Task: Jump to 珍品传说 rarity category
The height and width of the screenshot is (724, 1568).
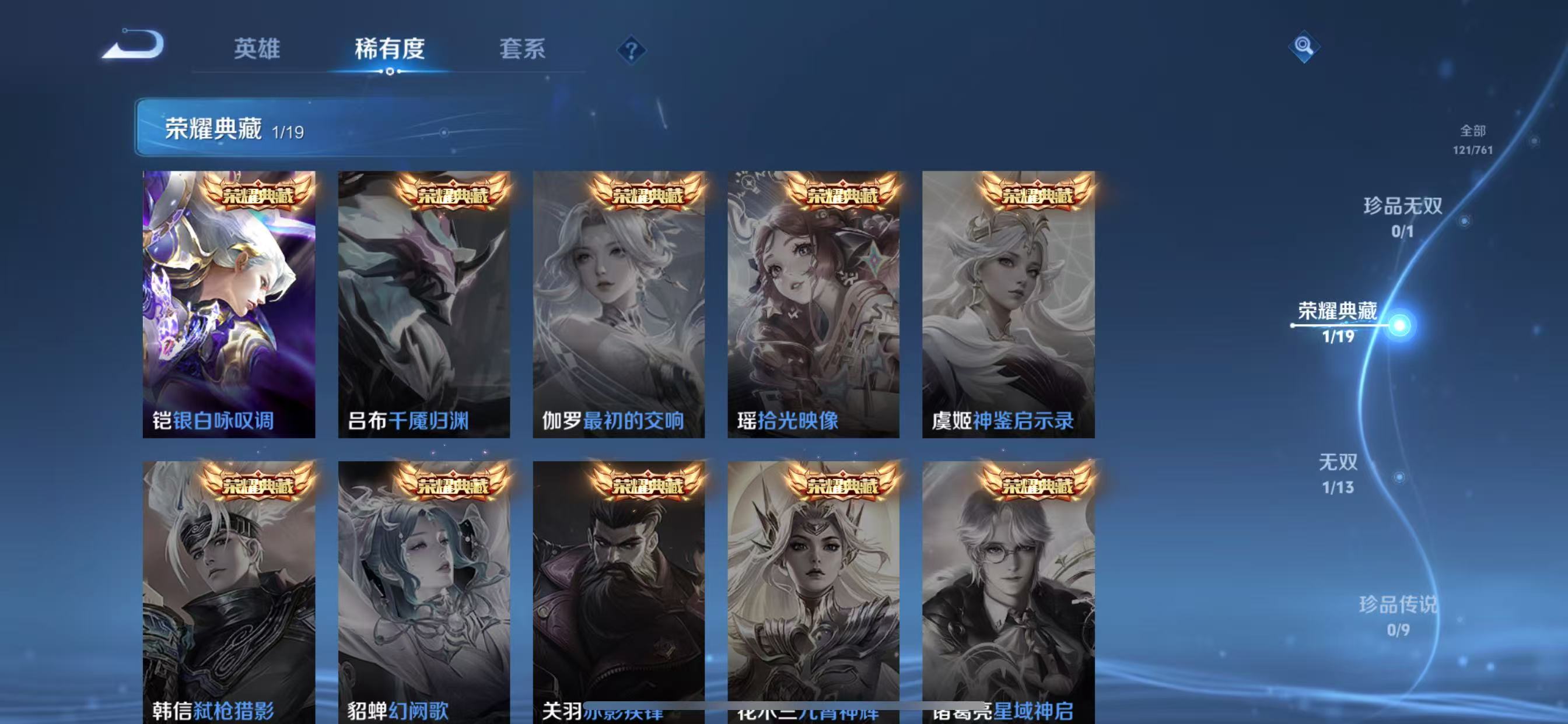Action: coord(1398,615)
